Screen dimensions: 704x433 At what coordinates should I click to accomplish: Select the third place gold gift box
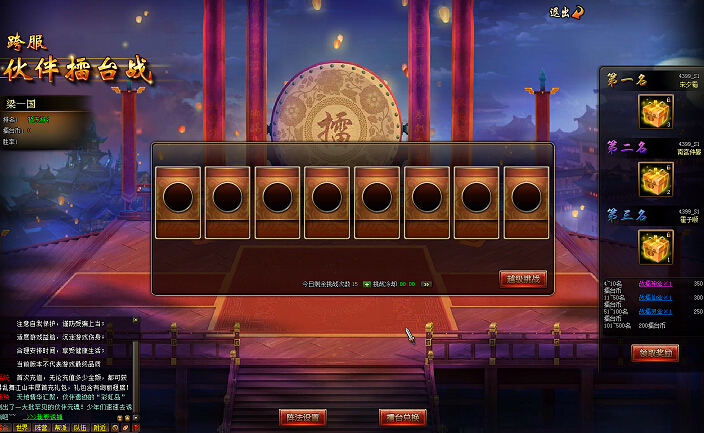point(654,246)
